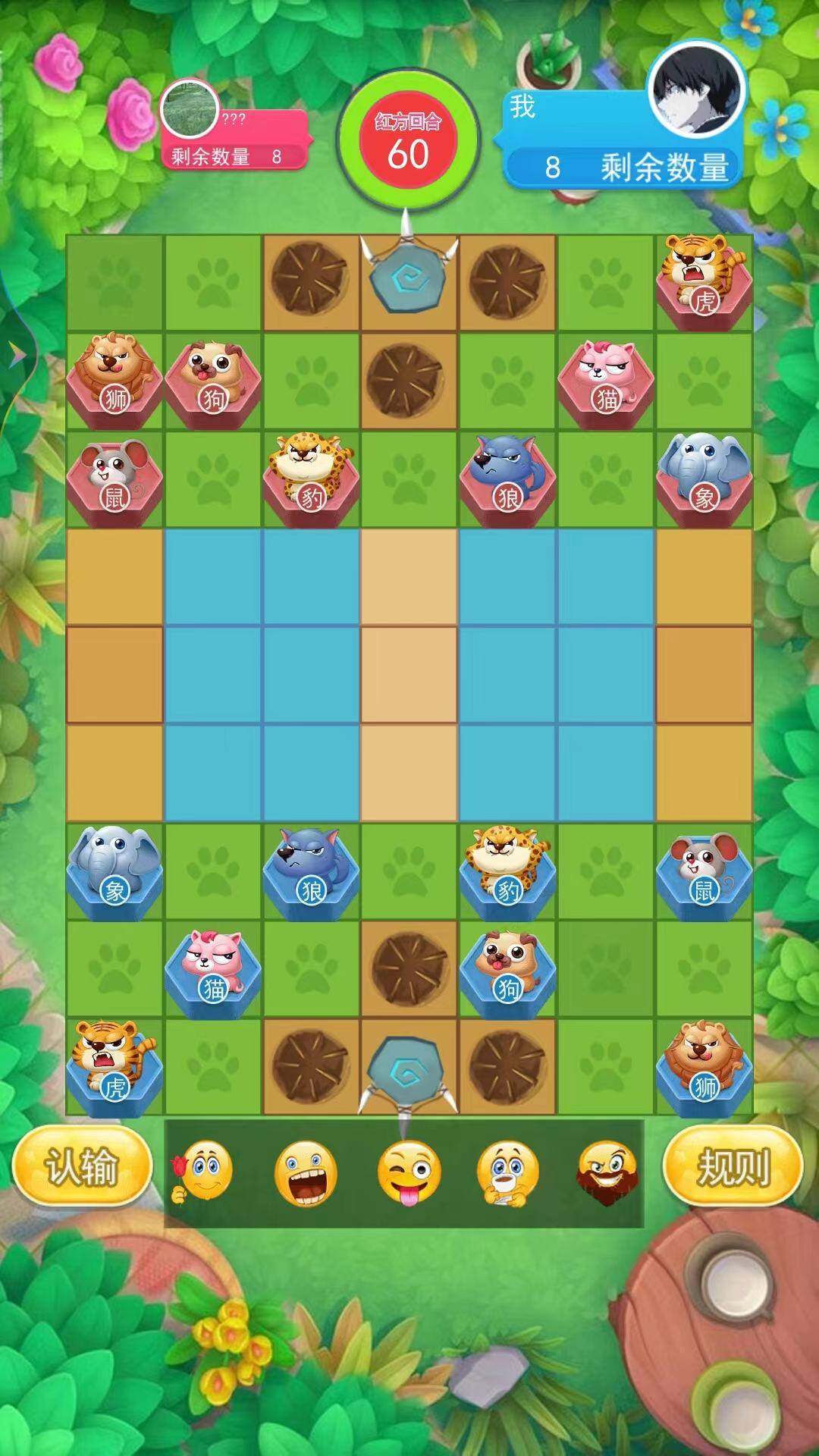Send the winking tongue-out emoji
This screenshot has height=1456, width=819.
click(x=408, y=1173)
